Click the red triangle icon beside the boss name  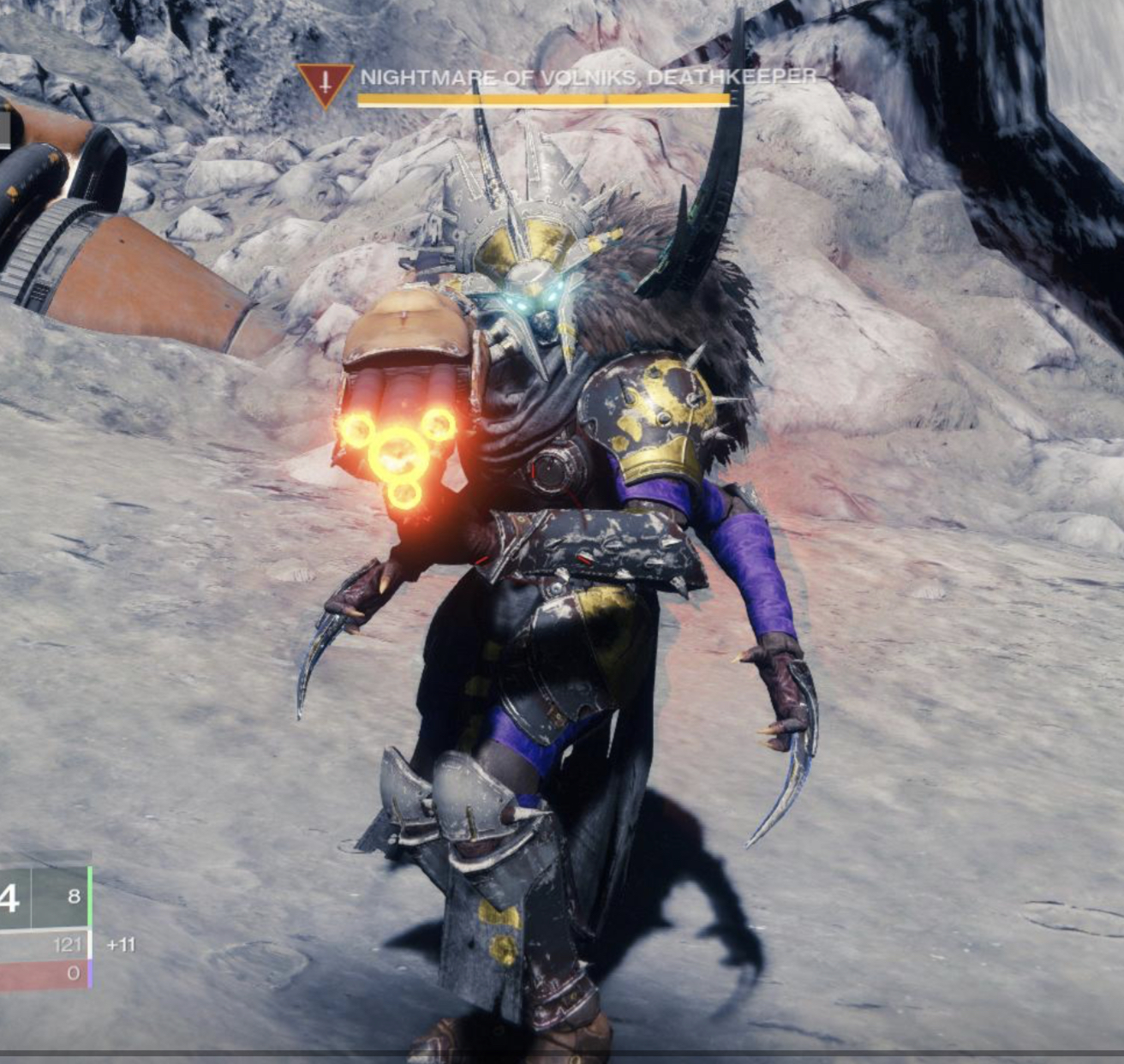pos(326,83)
